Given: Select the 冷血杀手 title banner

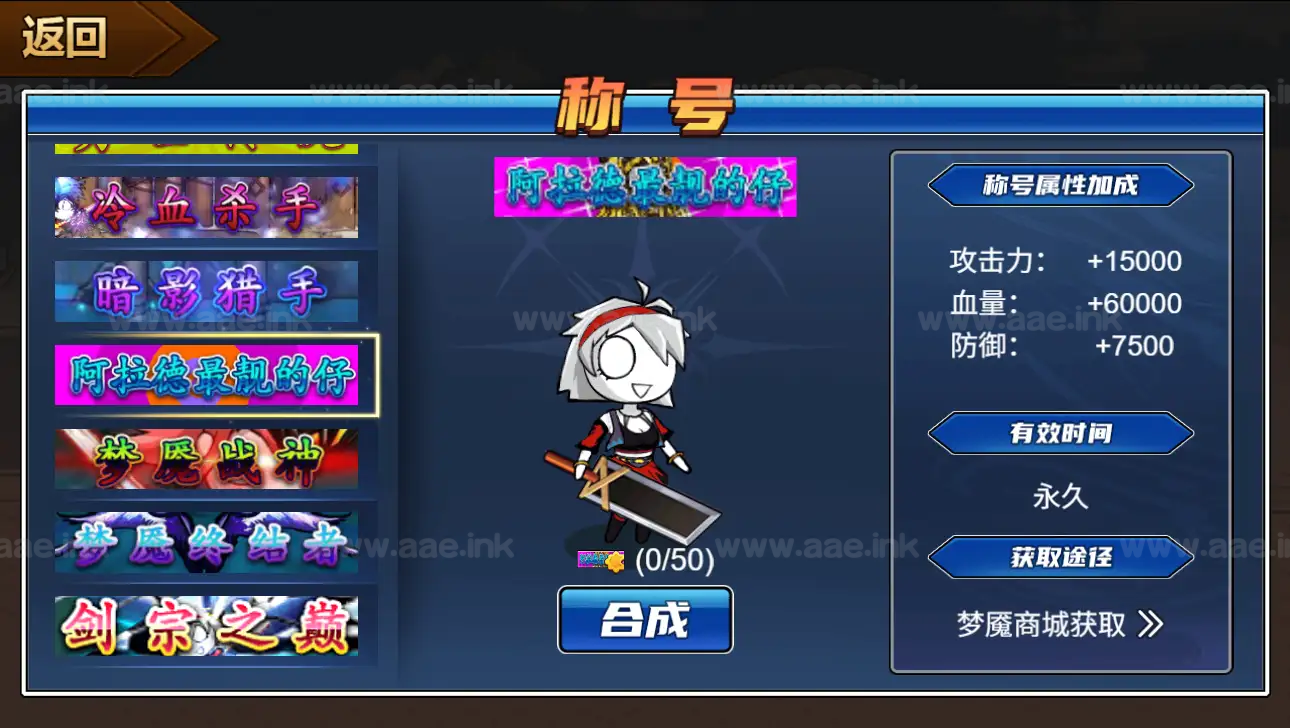Looking at the screenshot, I should pos(206,206).
